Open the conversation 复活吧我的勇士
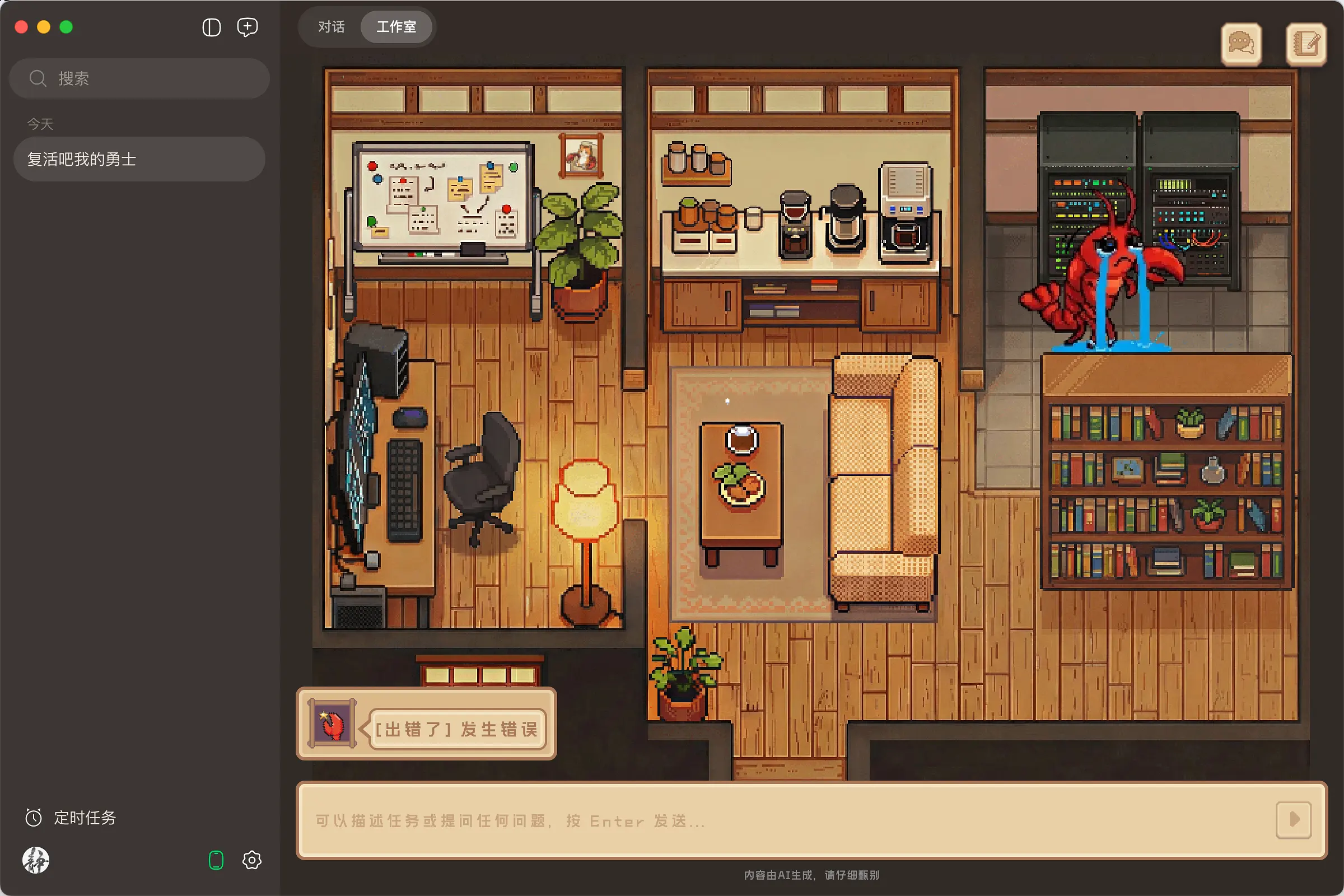This screenshot has width=1344, height=896. [x=138, y=160]
